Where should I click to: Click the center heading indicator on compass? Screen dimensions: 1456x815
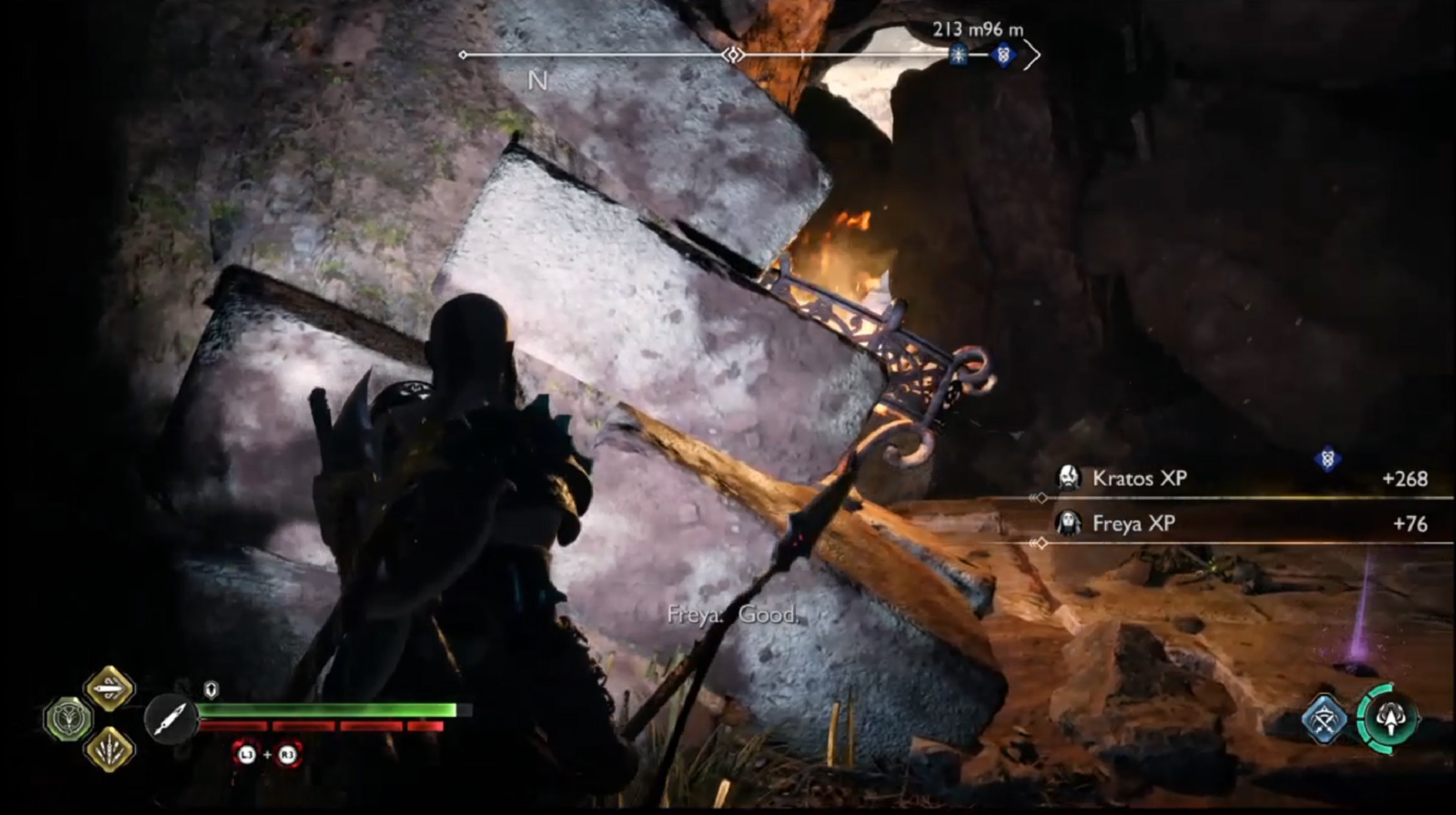click(733, 55)
